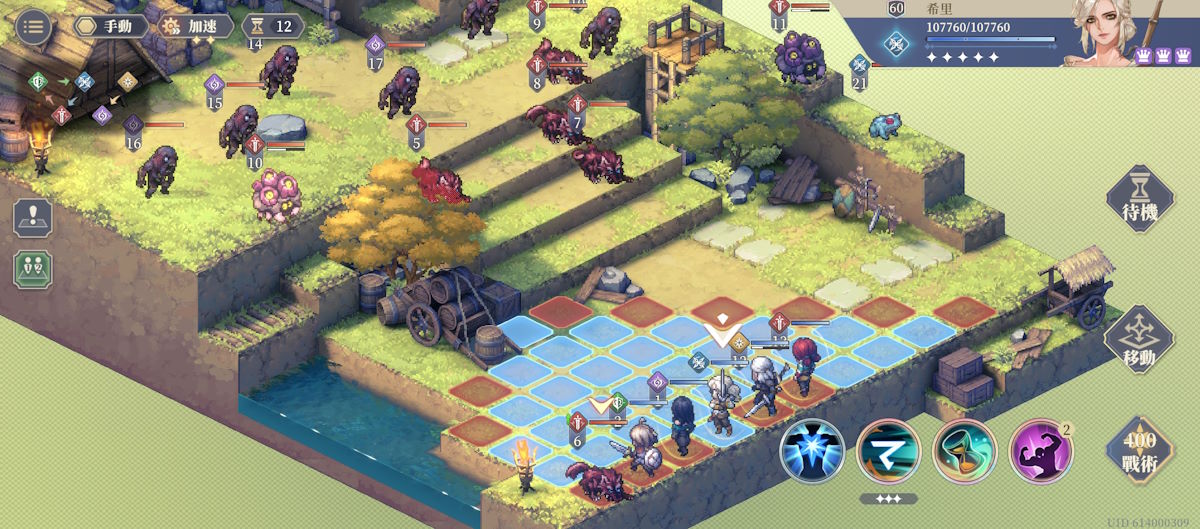Toggle the 加速 speed-up button
This screenshot has width=1200, height=529.
click(196, 26)
